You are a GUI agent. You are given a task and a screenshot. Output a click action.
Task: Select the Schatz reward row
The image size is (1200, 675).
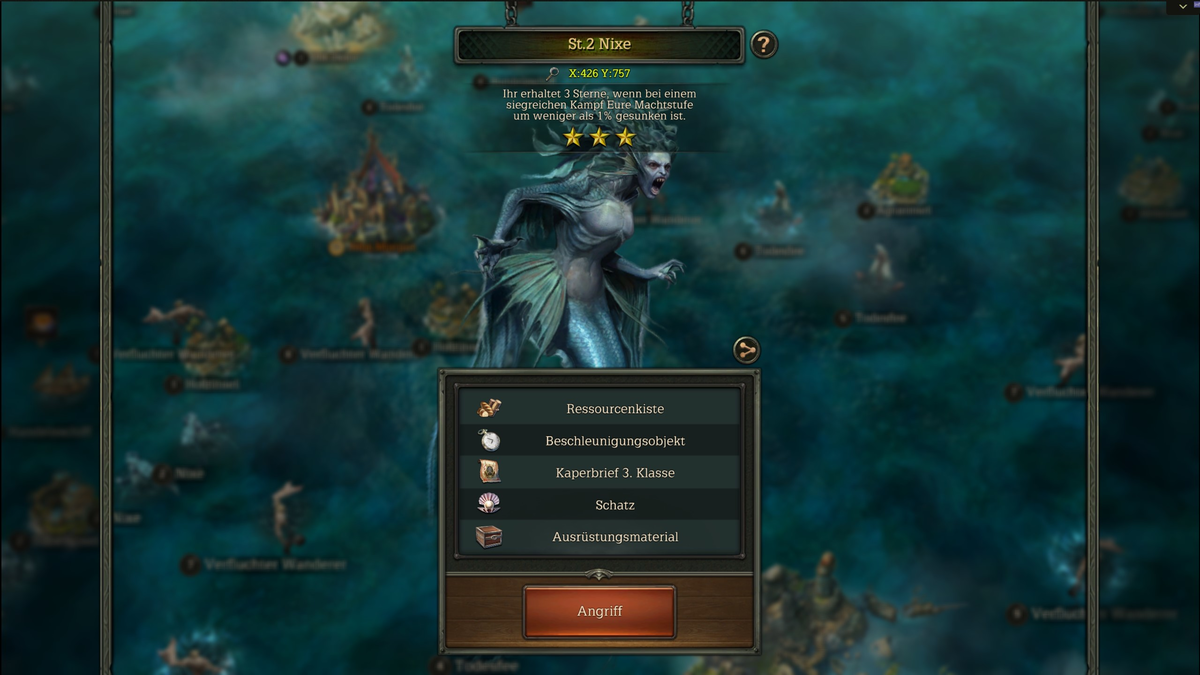pyautogui.click(x=599, y=505)
